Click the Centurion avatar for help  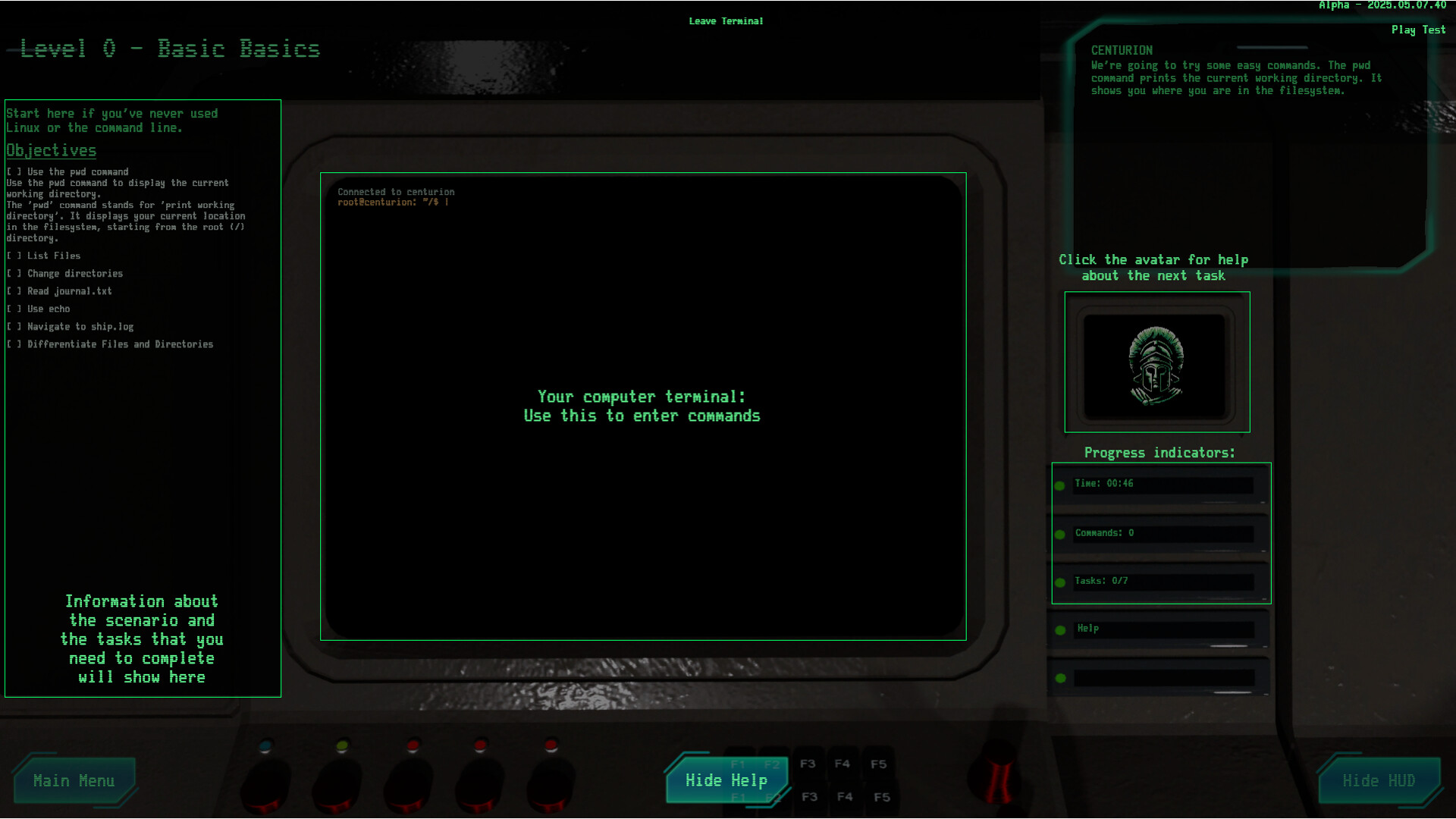[1156, 364]
